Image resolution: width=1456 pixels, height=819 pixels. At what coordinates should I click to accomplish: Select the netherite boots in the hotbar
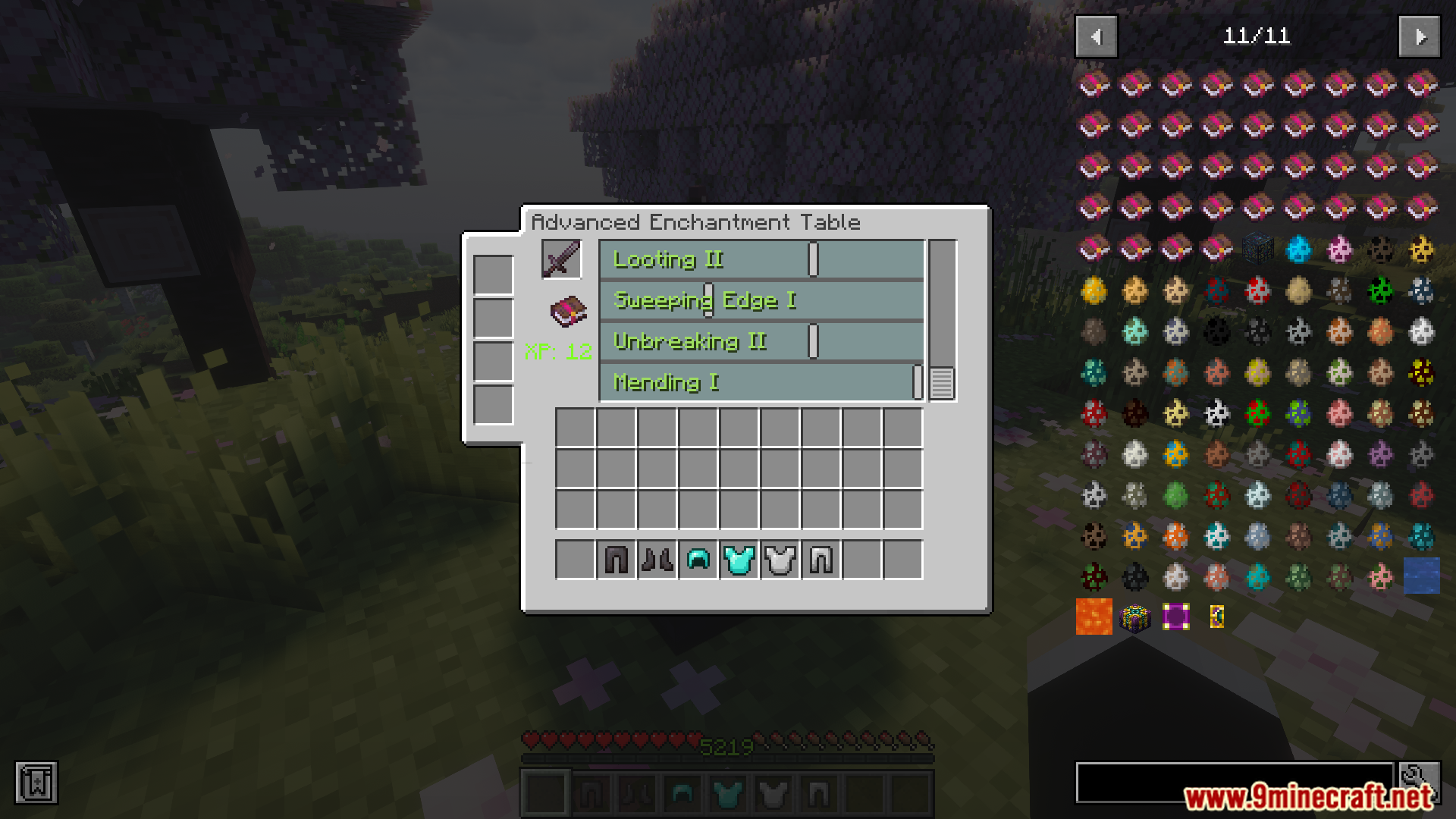click(657, 560)
